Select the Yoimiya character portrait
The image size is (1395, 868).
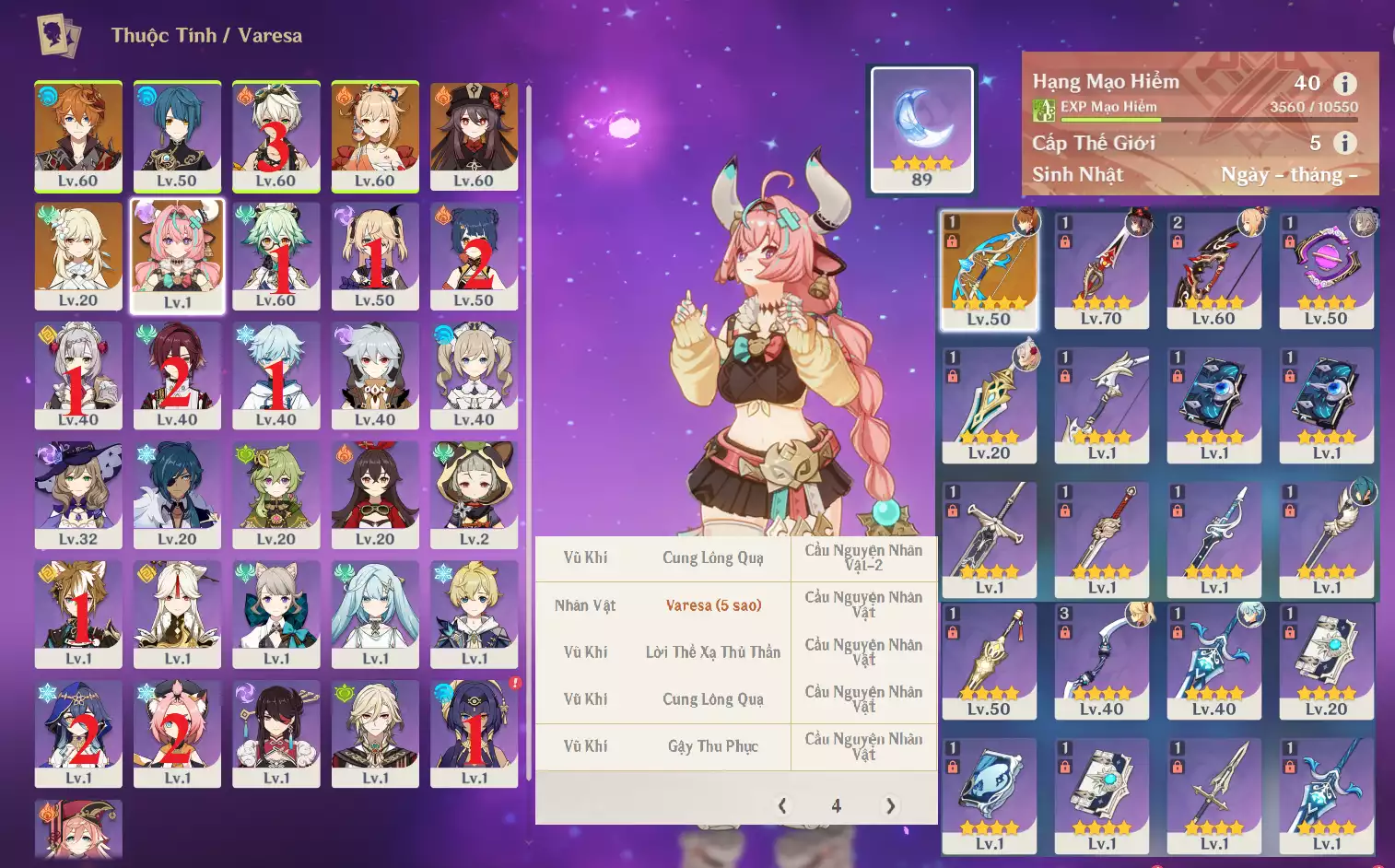[375, 136]
